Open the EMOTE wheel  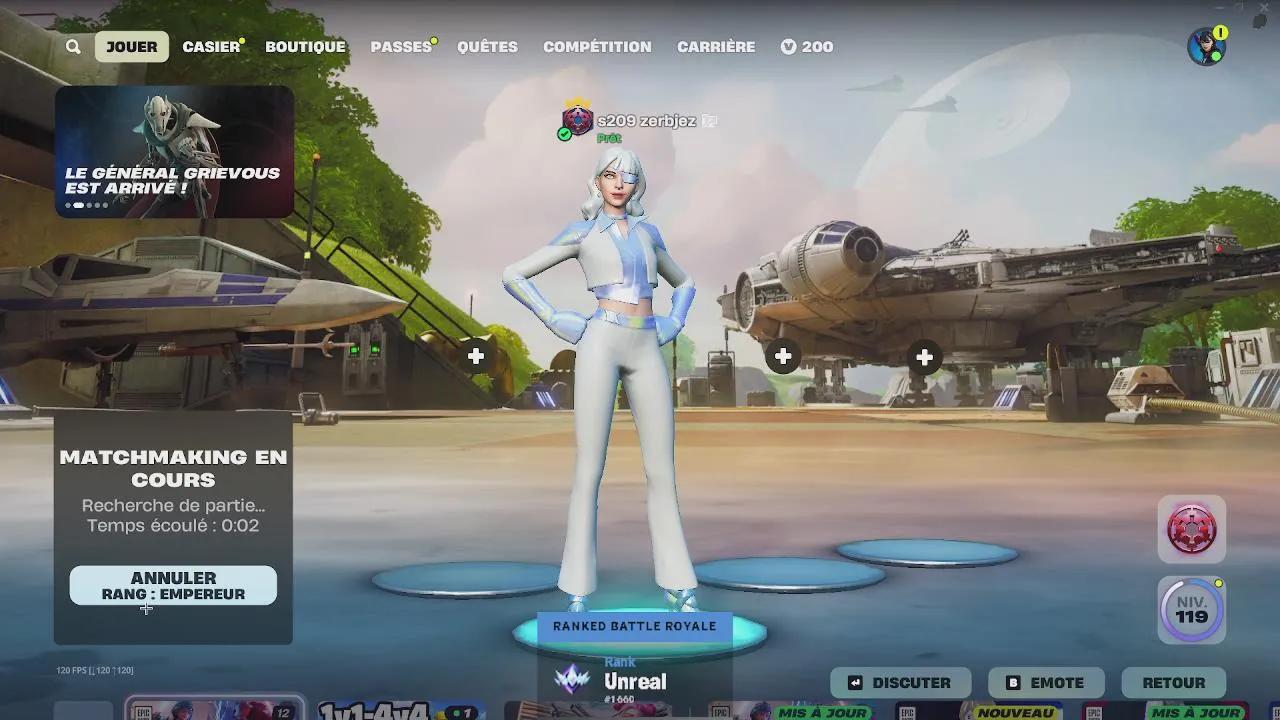(x=1046, y=683)
